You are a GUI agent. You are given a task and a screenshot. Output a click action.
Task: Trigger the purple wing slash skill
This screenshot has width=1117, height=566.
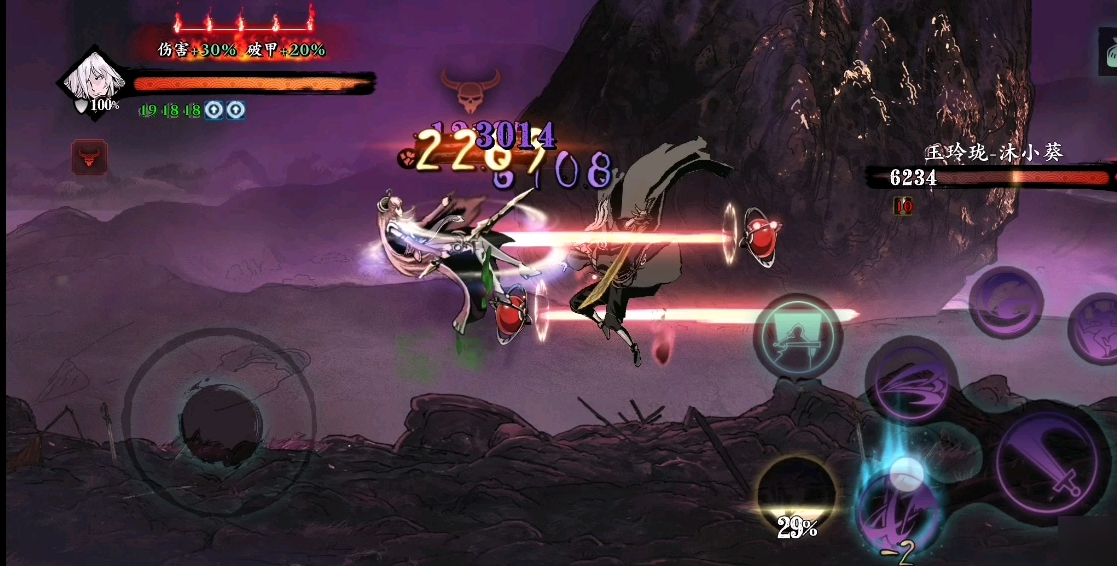point(911,383)
